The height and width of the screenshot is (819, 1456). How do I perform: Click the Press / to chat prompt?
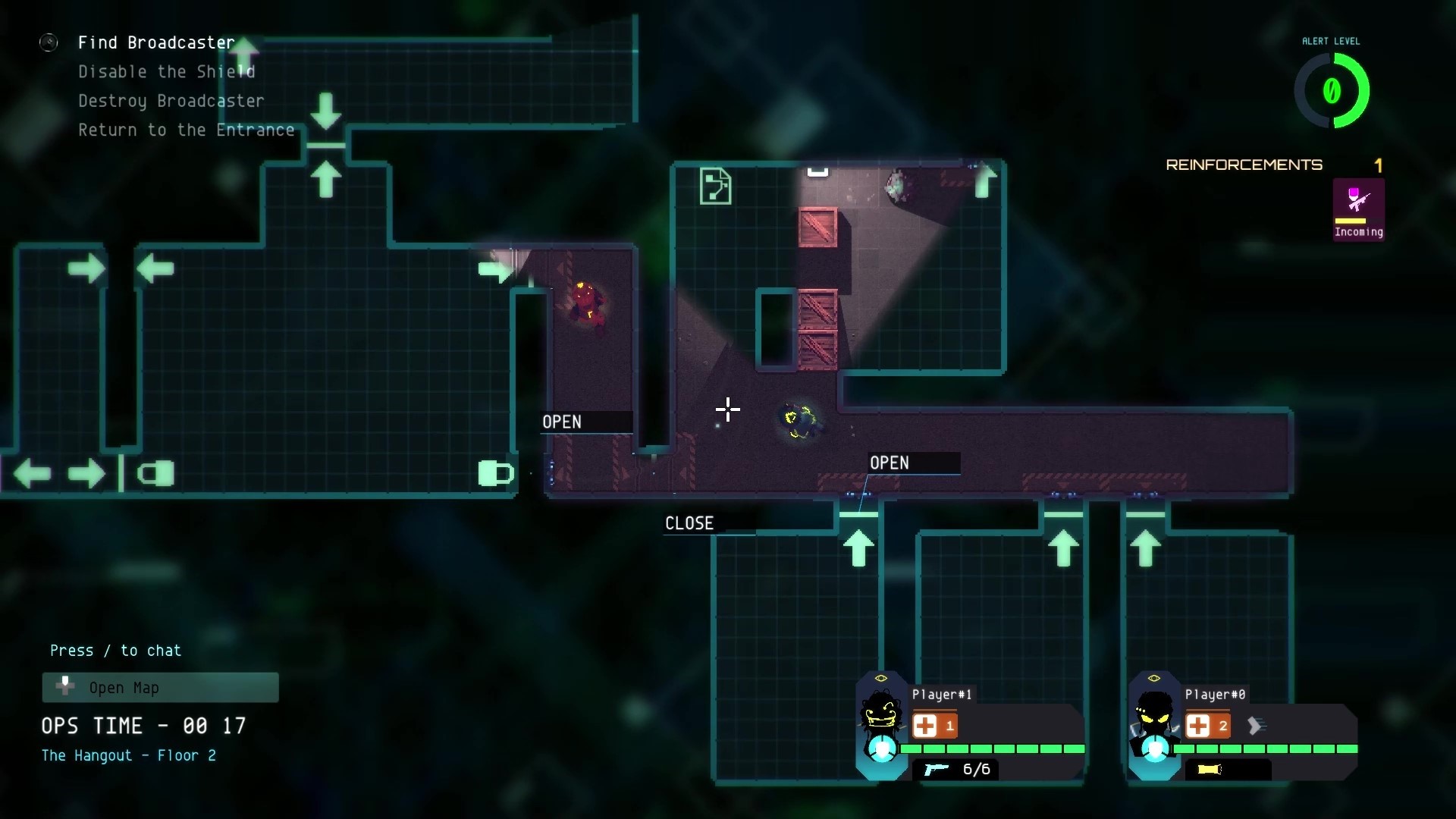tap(115, 650)
